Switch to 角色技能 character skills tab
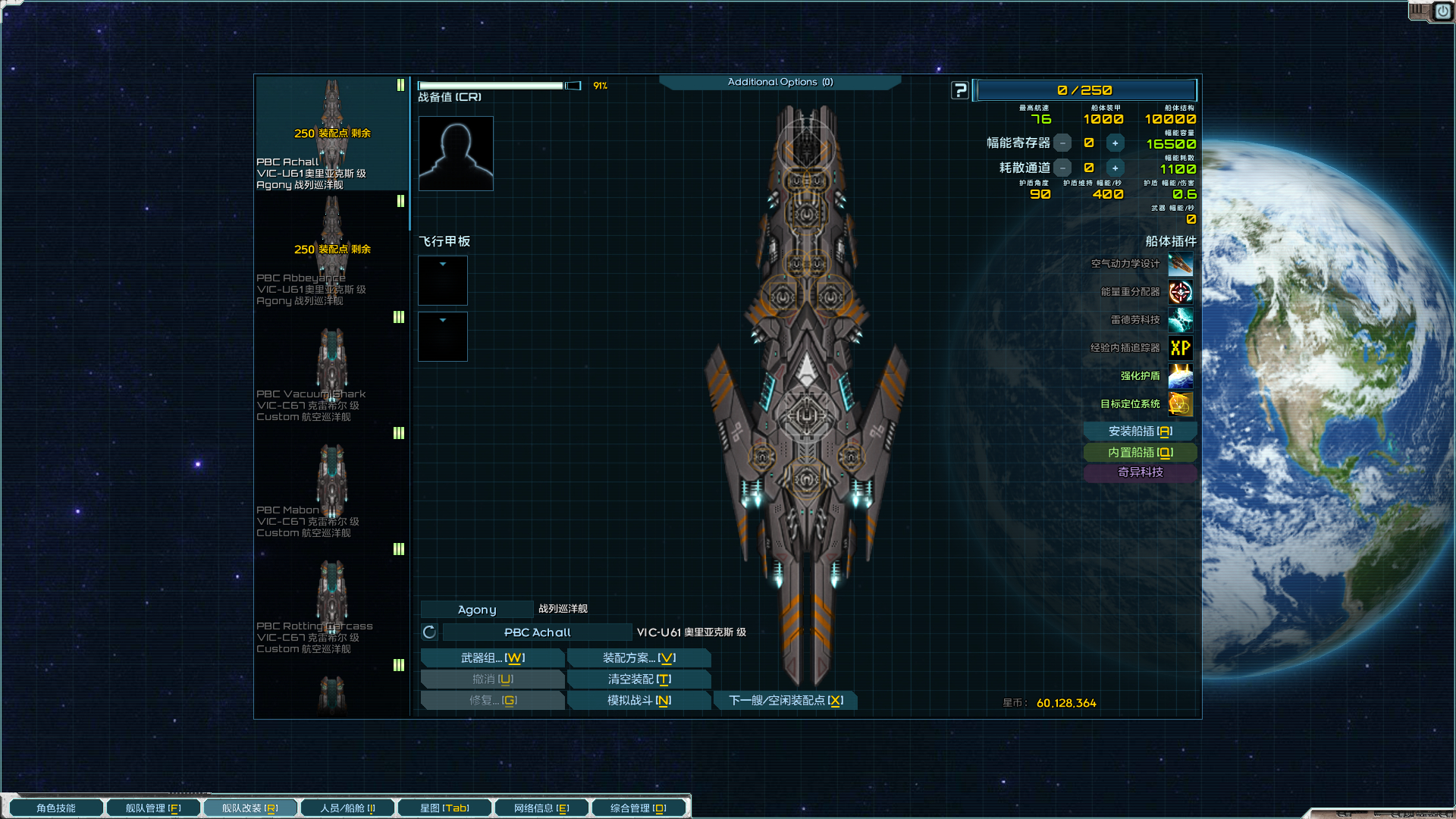This screenshot has height=819, width=1456. (55, 808)
